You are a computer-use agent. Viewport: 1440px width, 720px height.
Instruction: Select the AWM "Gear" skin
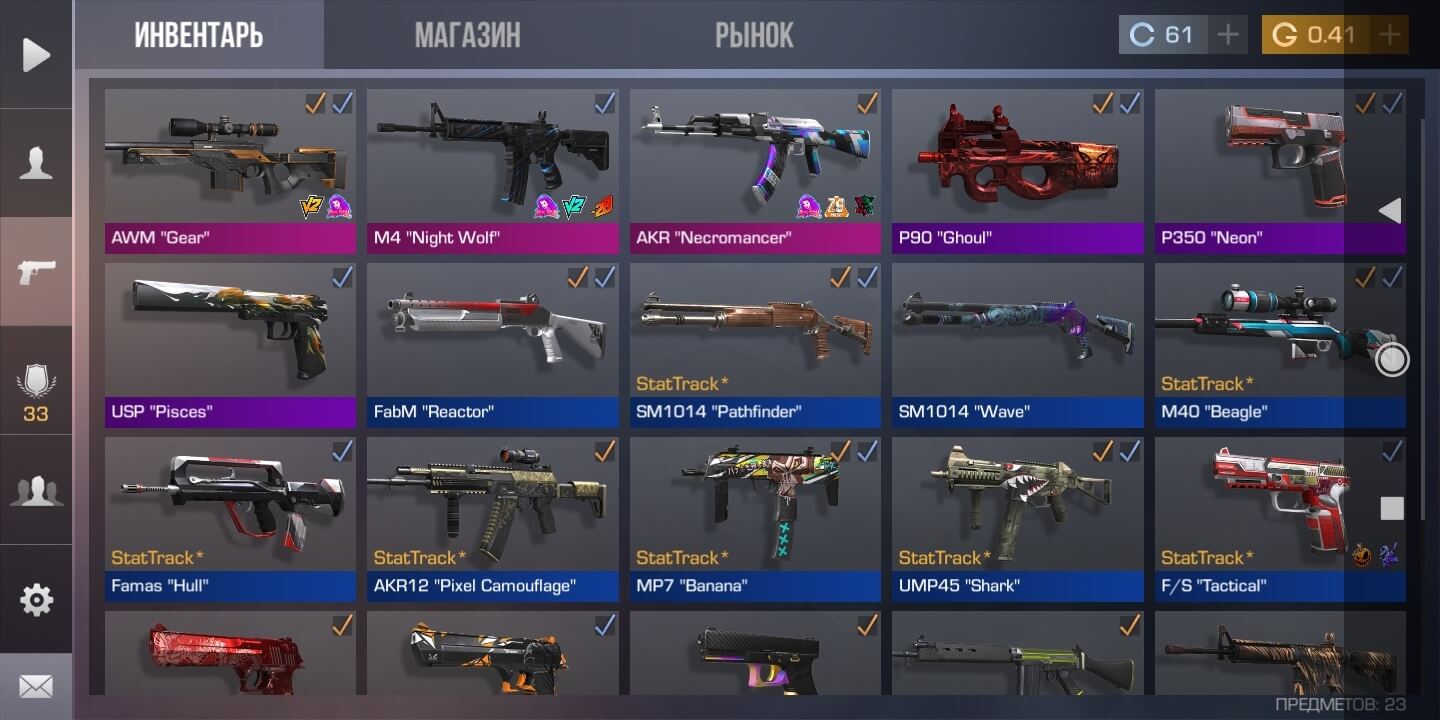click(x=230, y=165)
